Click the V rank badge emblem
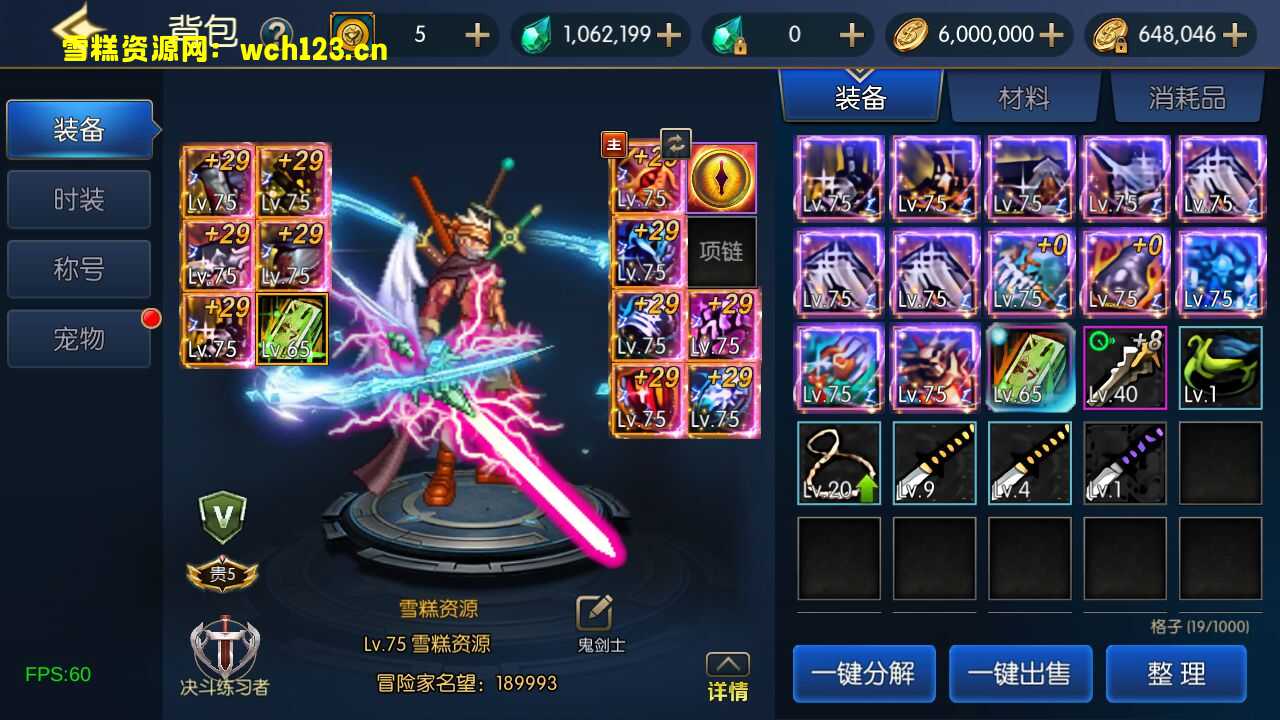The height and width of the screenshot is (720, 1280). [223, 515]
